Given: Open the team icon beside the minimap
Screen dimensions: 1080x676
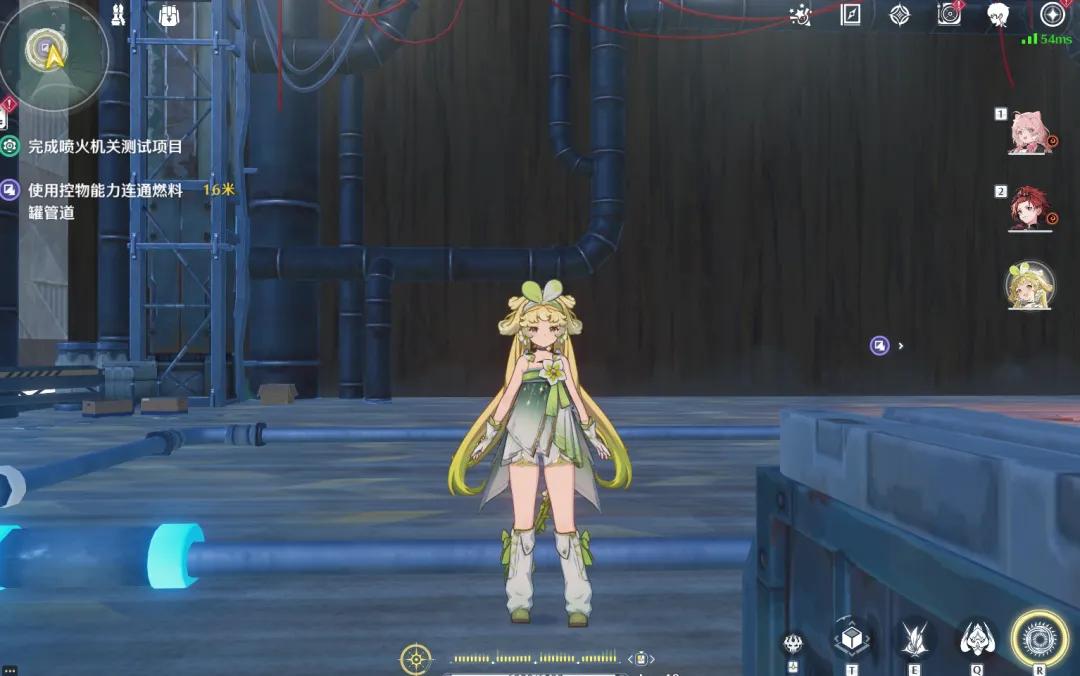Looking at the screenshot, I should pyautogui.click(x=118, y=16).
